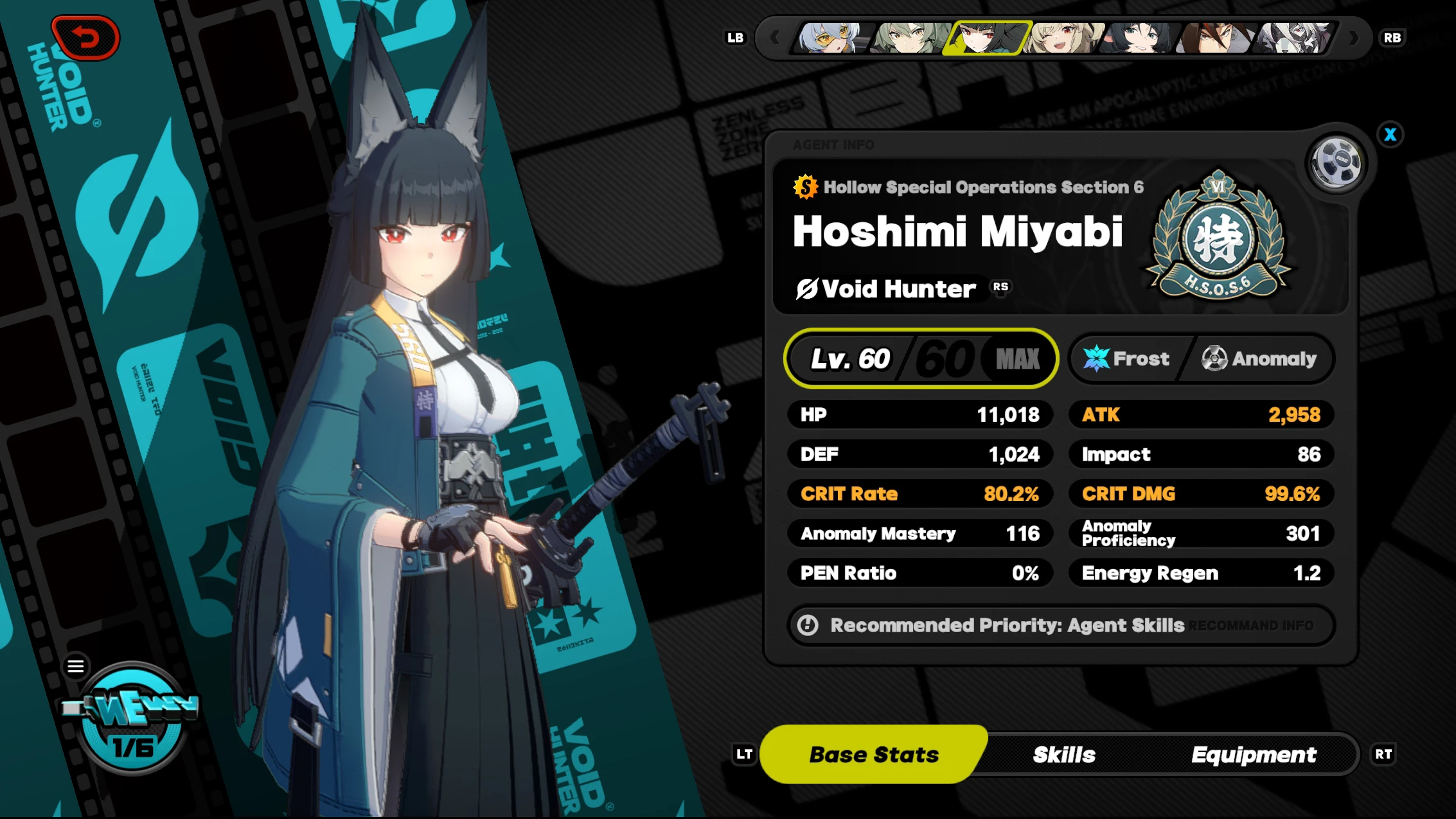
Task: Switch to the Skills tab
Action: pyautogui.click(x=1063, y=754)
